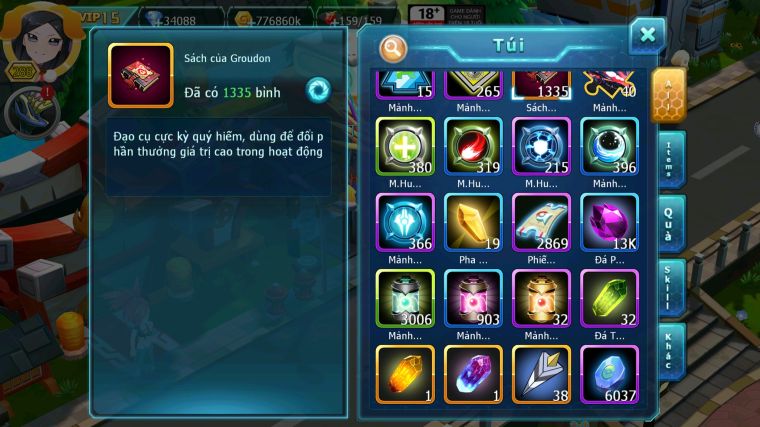Open the bag search magnifier
Image resolution: width=760 pixels, height=427 pixels.
[x=394, y=47]
